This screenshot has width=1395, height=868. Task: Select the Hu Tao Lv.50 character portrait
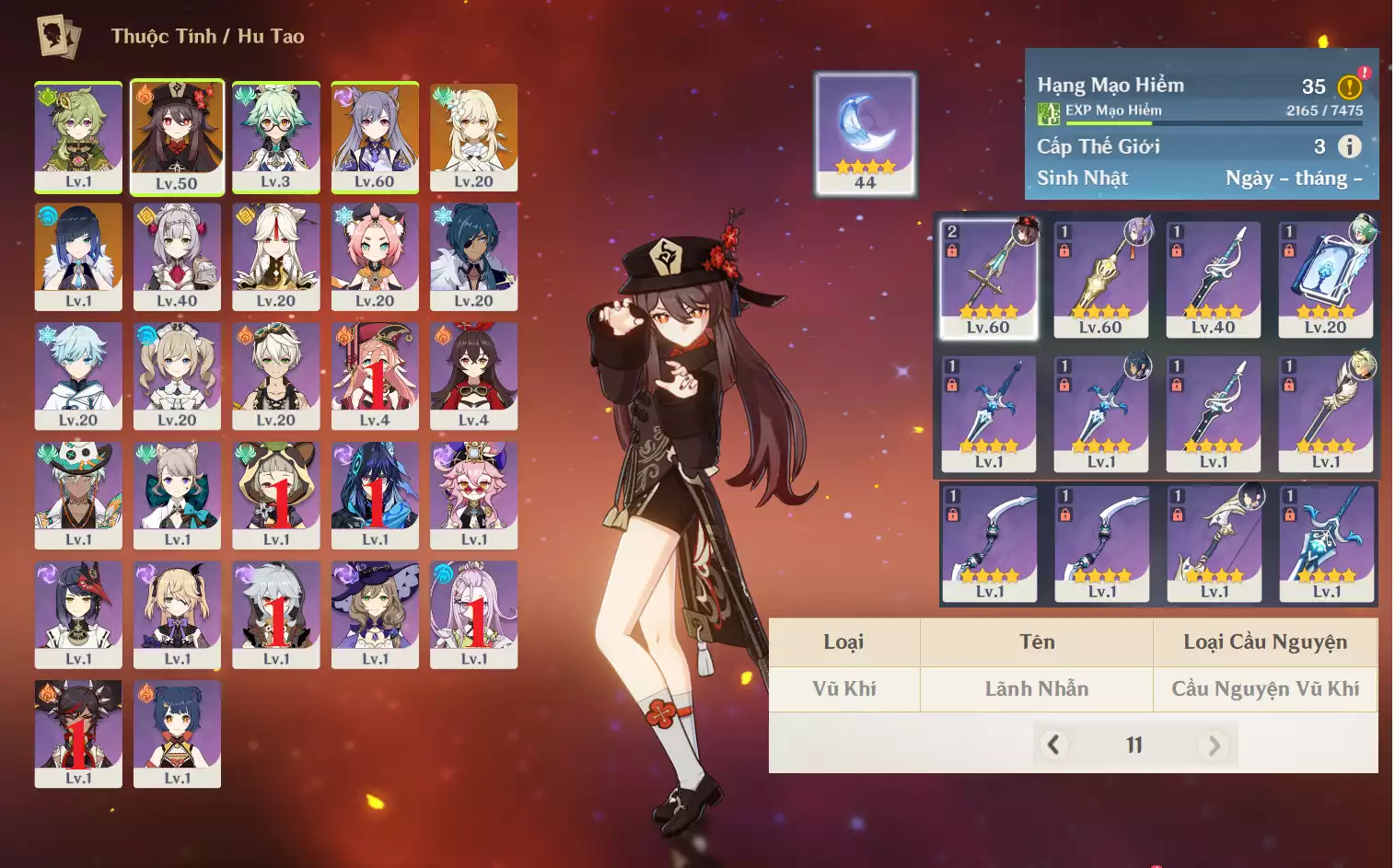[177, 137]
